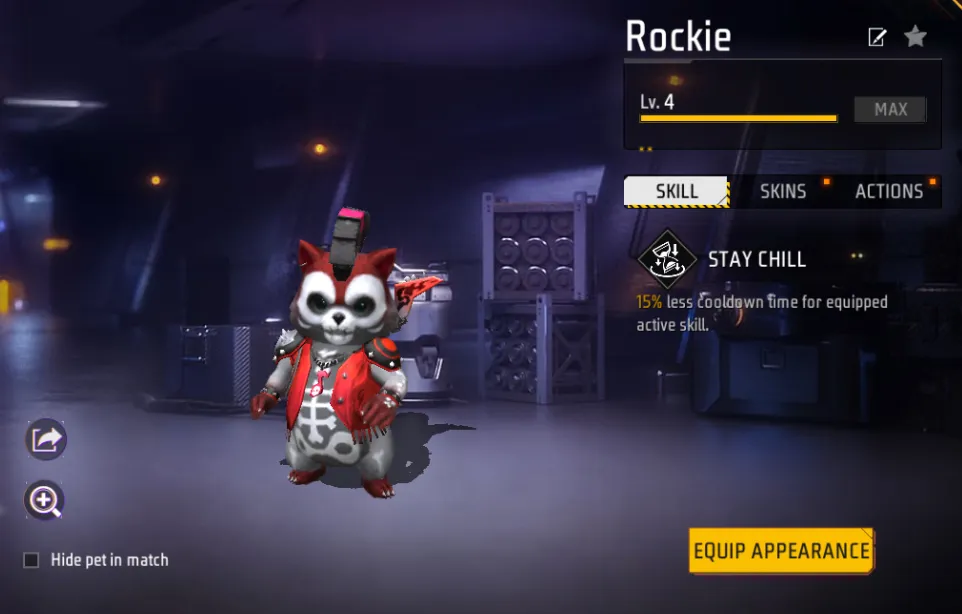962x614 pixels.
Task: Switch to the SKINS tab
Action: click(x=782, y=191)
